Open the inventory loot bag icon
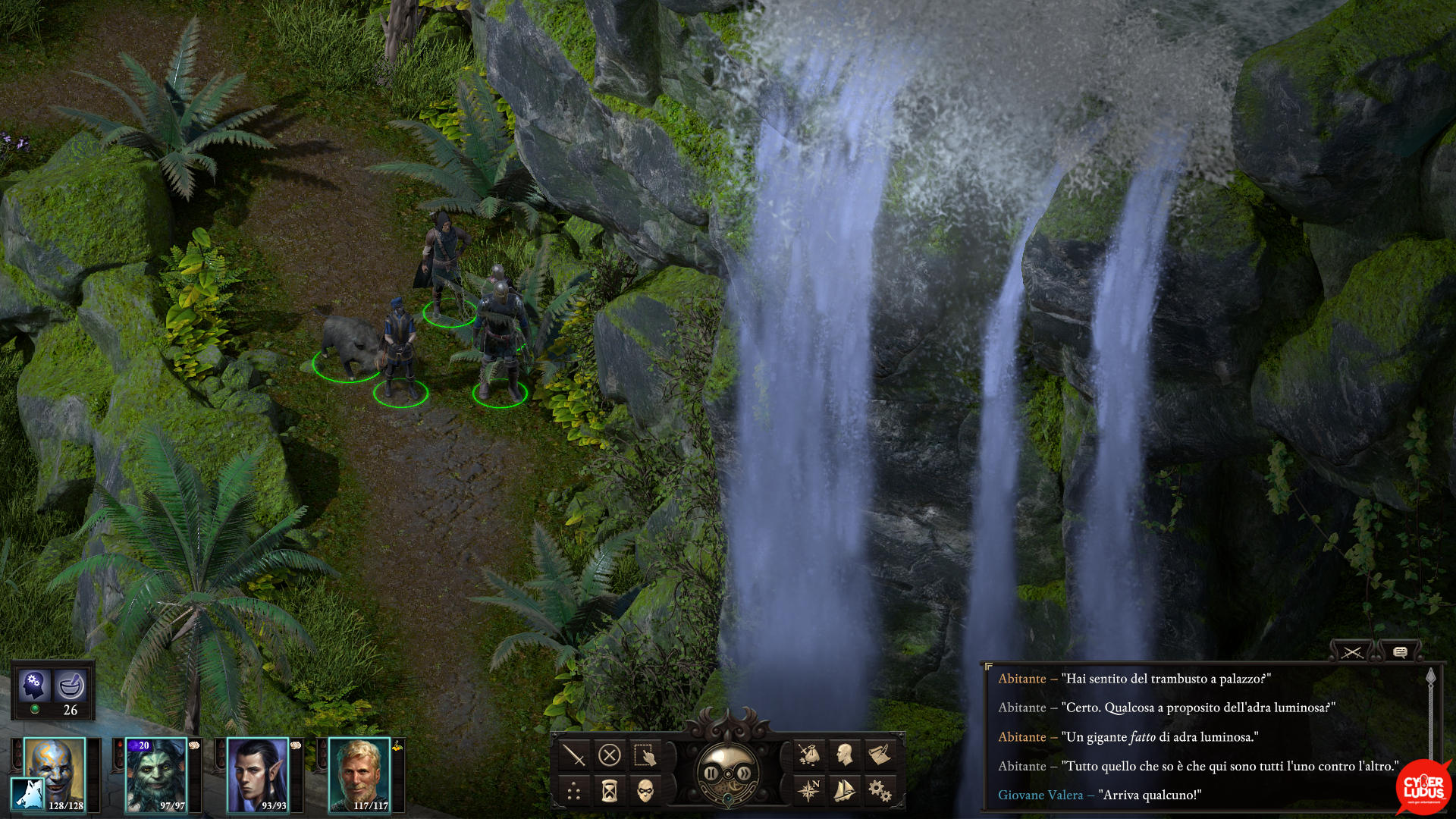Image resolution: width=1456 pixels, height=819 pixels. pyautogui.click(x=808, y=755)
